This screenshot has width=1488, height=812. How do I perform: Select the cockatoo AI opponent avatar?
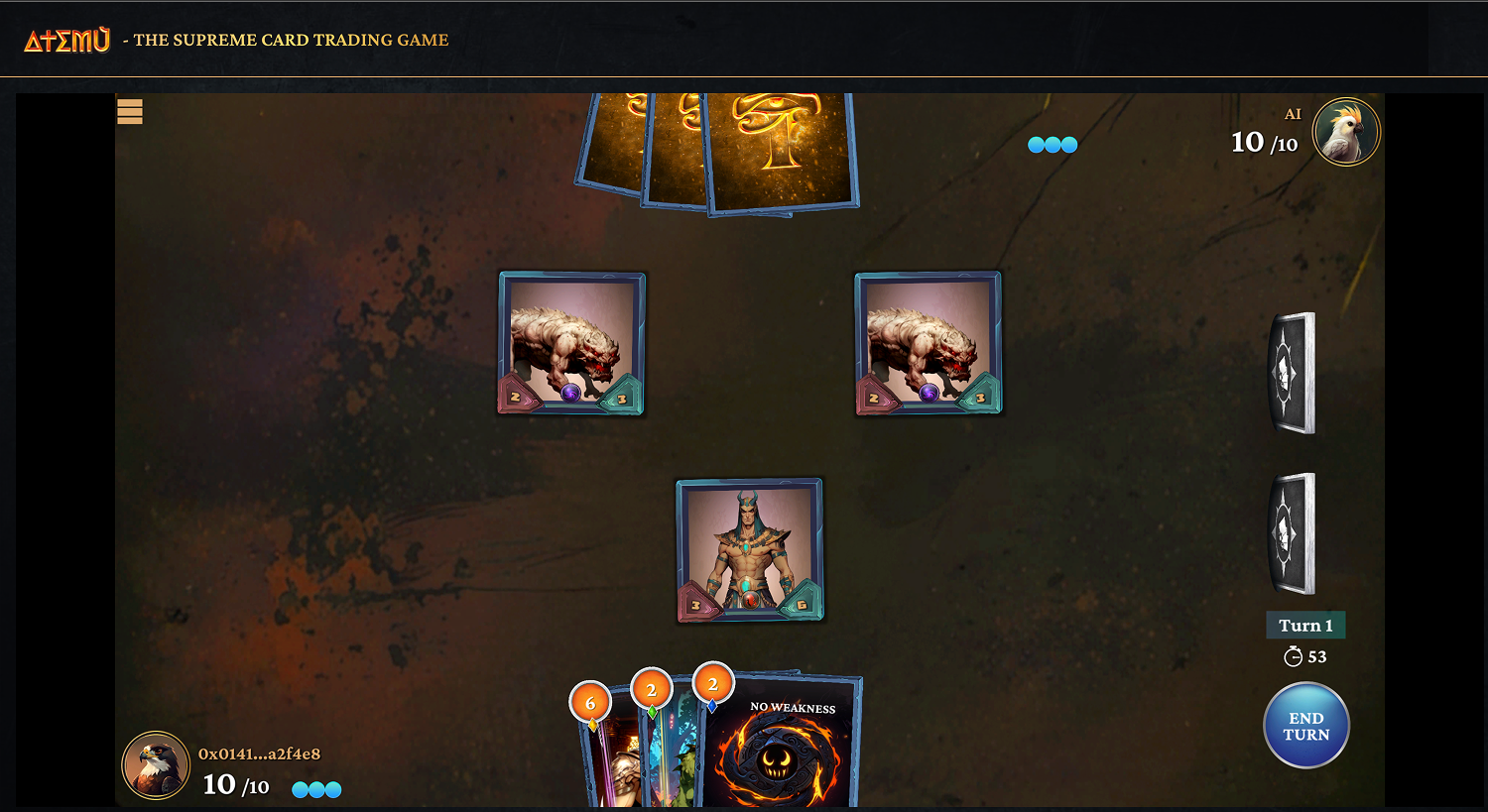[x=1346, y=132]
